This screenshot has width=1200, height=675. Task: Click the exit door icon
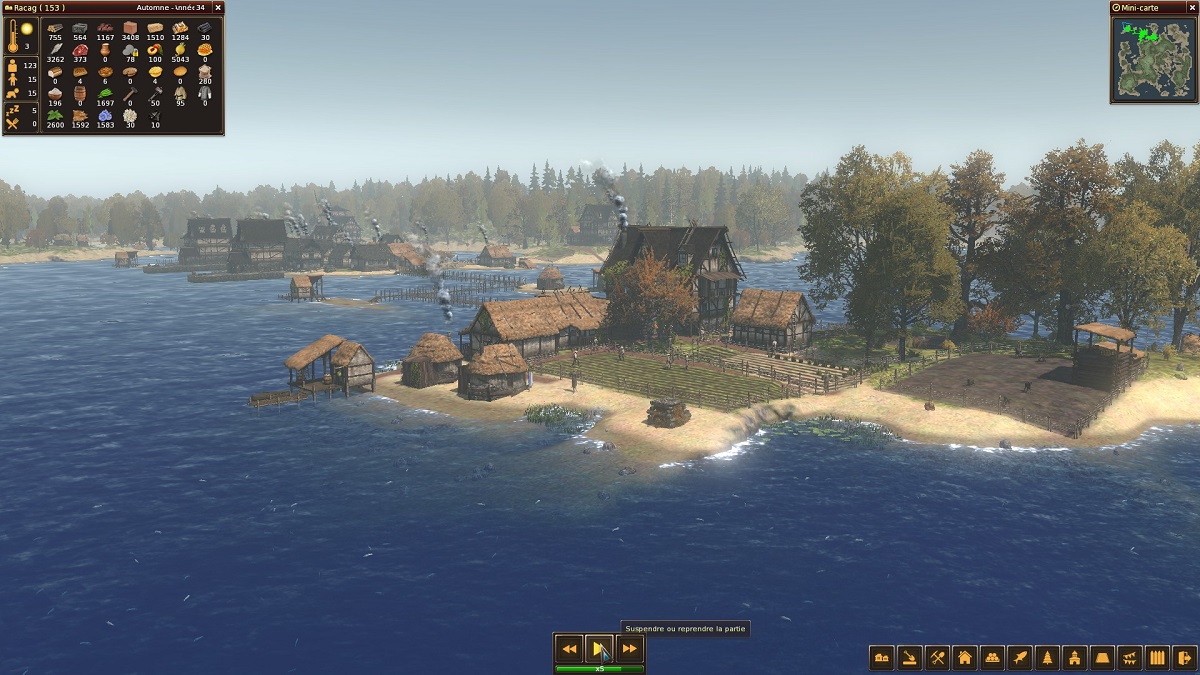point(1185,658)
